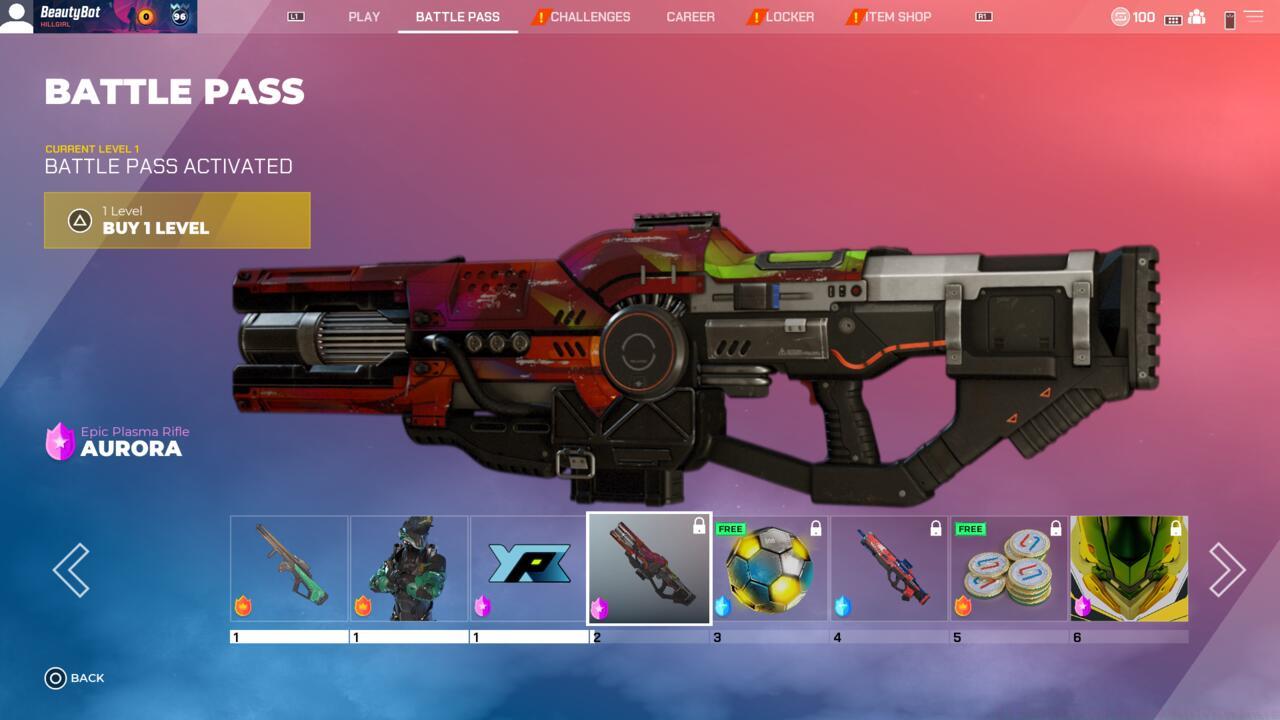
Task: Select the green rifle reward tile
Action: pos(289,568)
